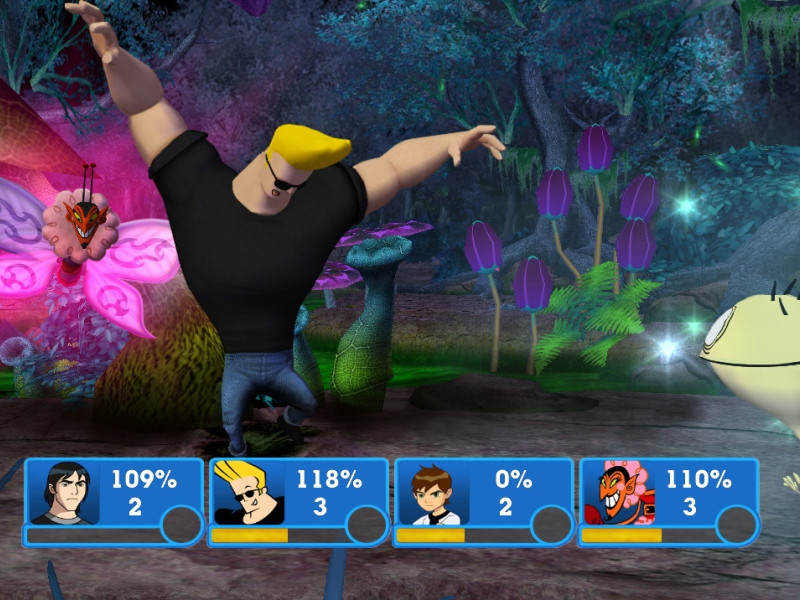Select Kevin Levin's player portrait
Viewport: 800px width, 600px height.
(62, 493)
